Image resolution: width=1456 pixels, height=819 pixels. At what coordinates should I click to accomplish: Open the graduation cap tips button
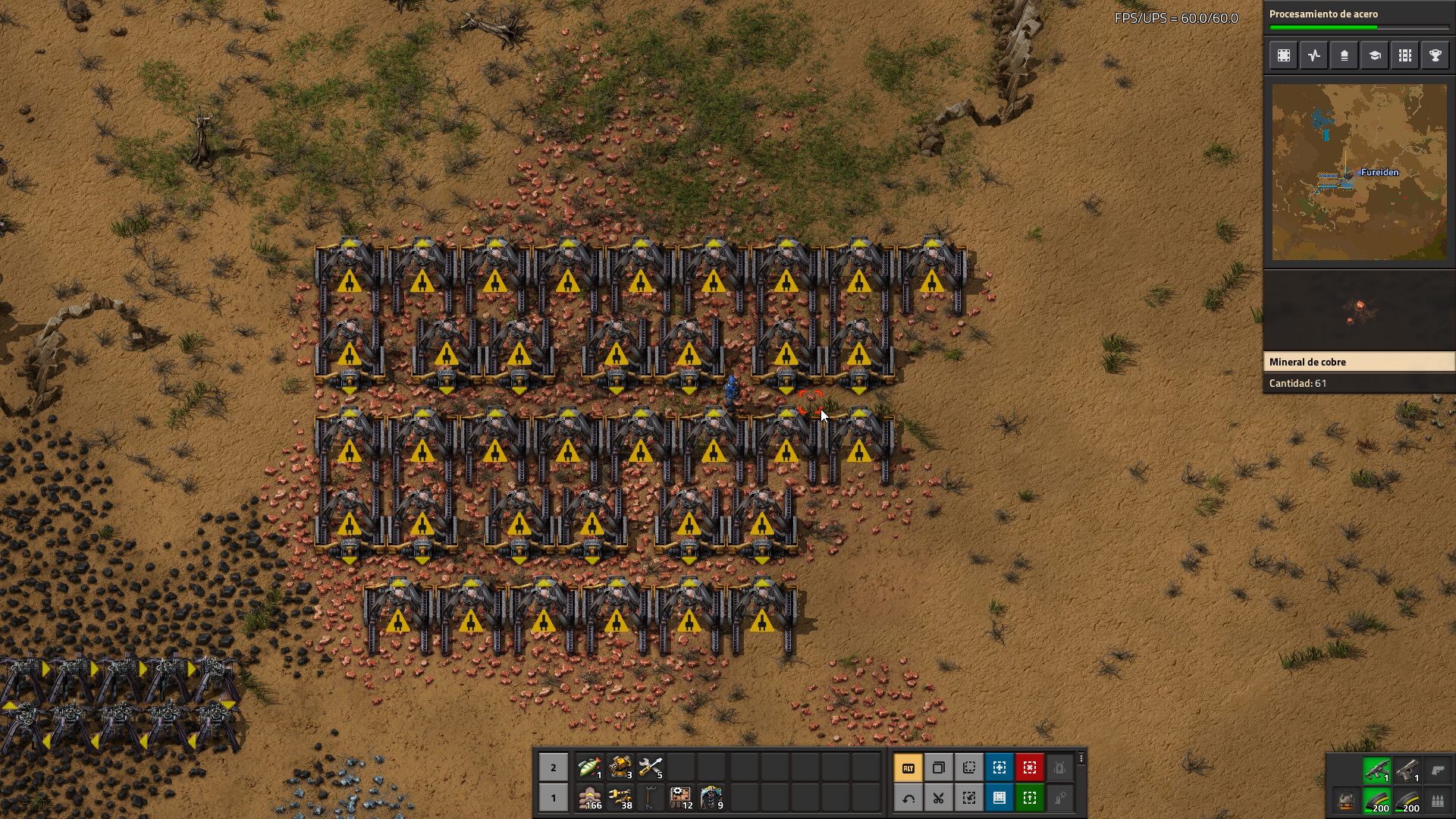pyautogui.click(x=1375, y=55)
